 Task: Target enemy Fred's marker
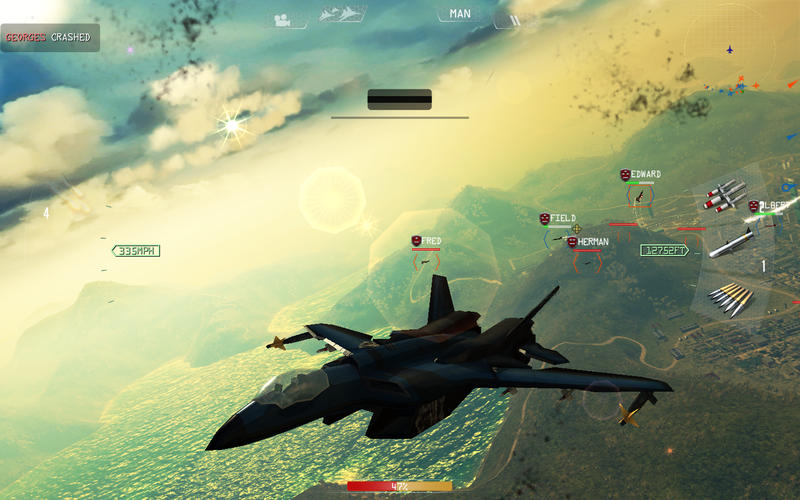click(x=426, y=261)
